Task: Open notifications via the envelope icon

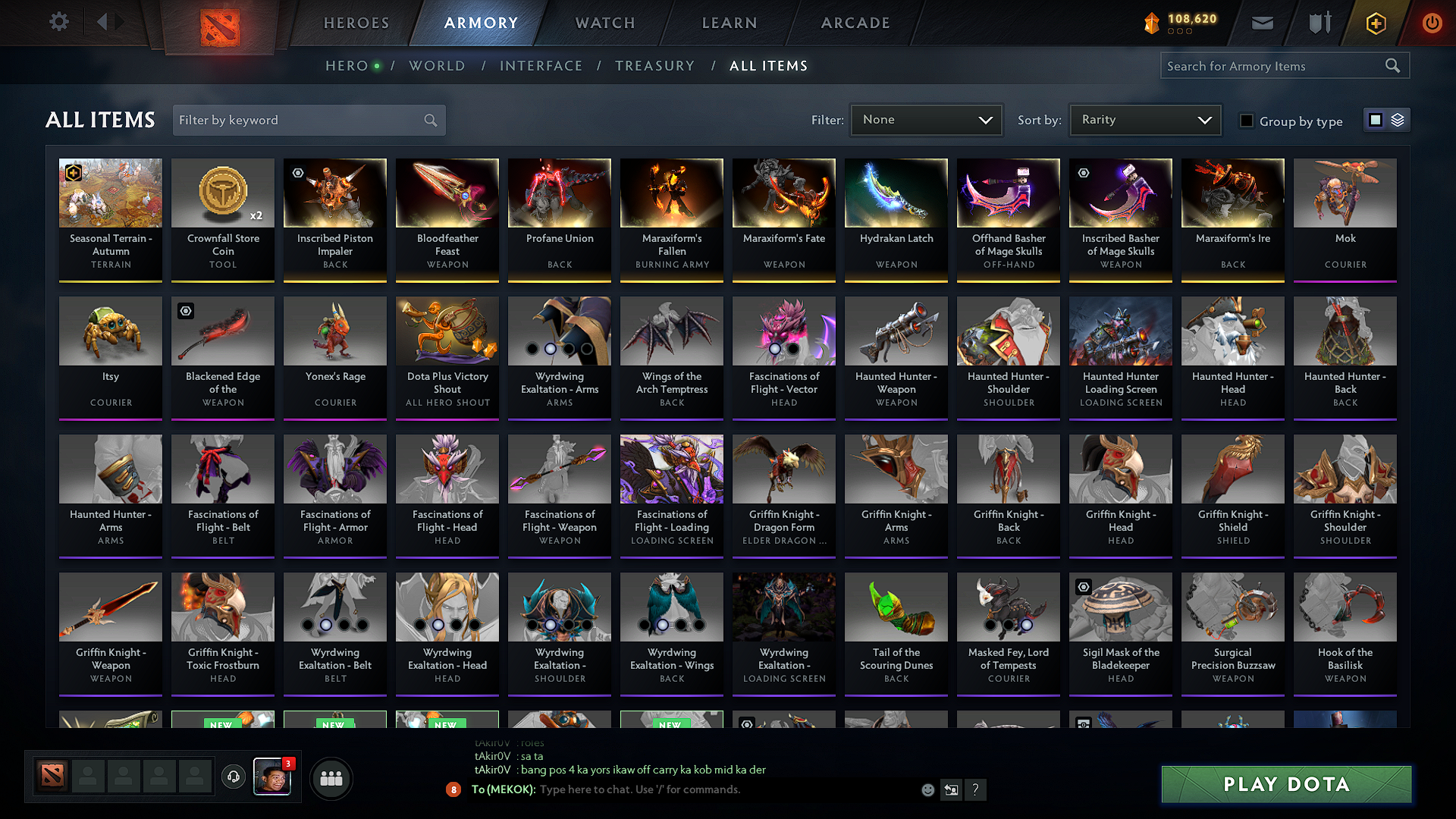Action: pos(1262,23)
